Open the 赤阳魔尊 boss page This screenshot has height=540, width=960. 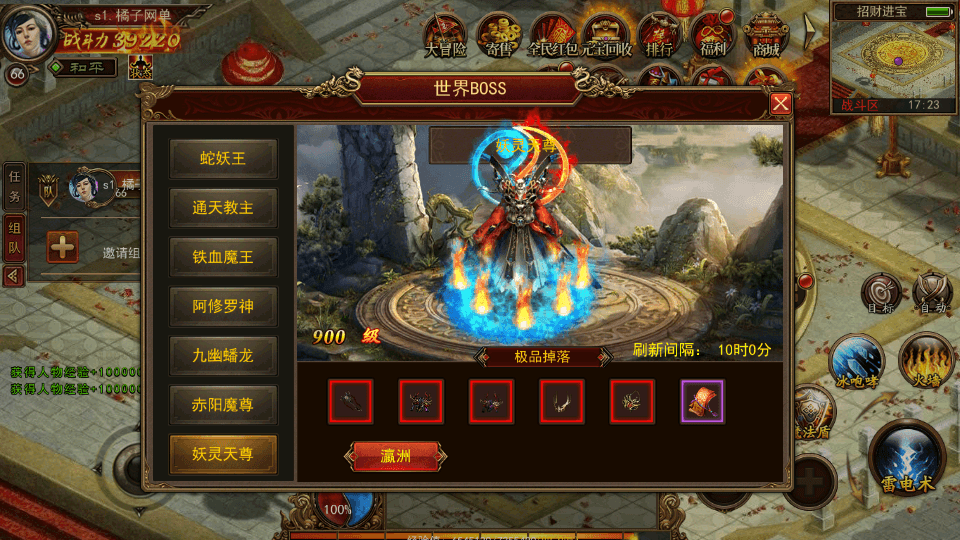222,404
